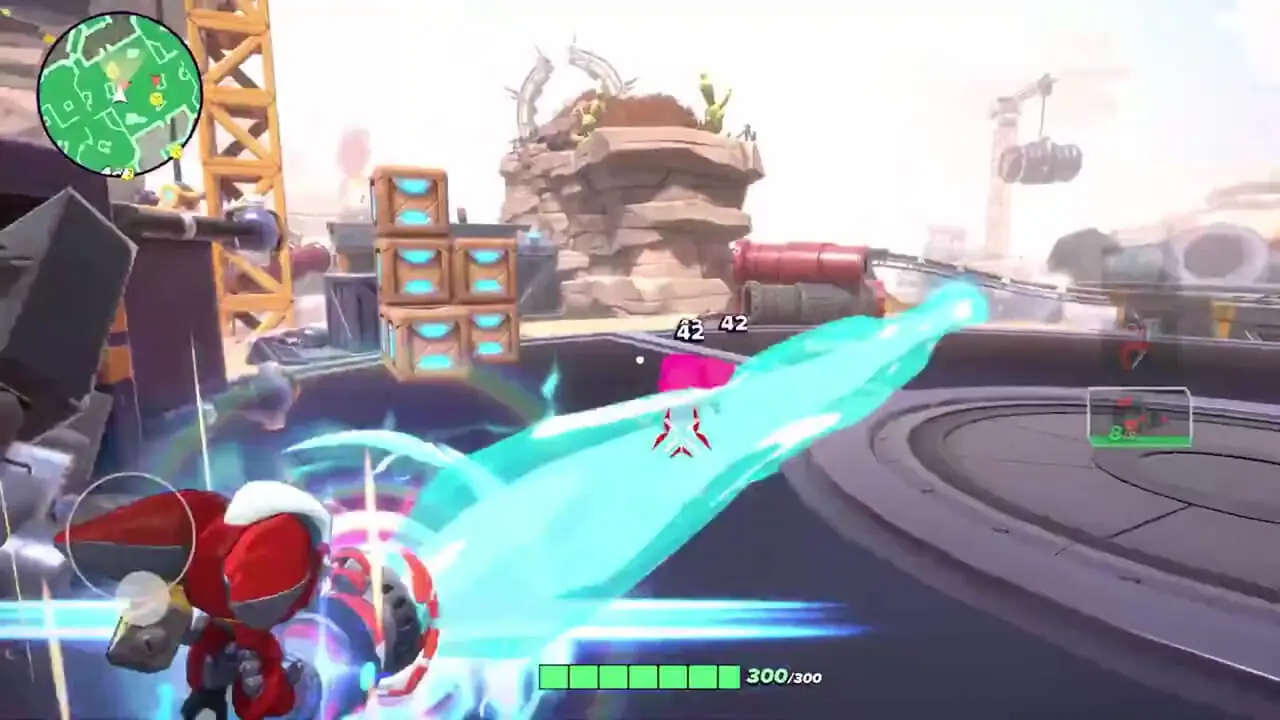The image size is (1280, 720).
Task: Click the yellow pickup dot on the minimap
Action: (x=156, y=100)
